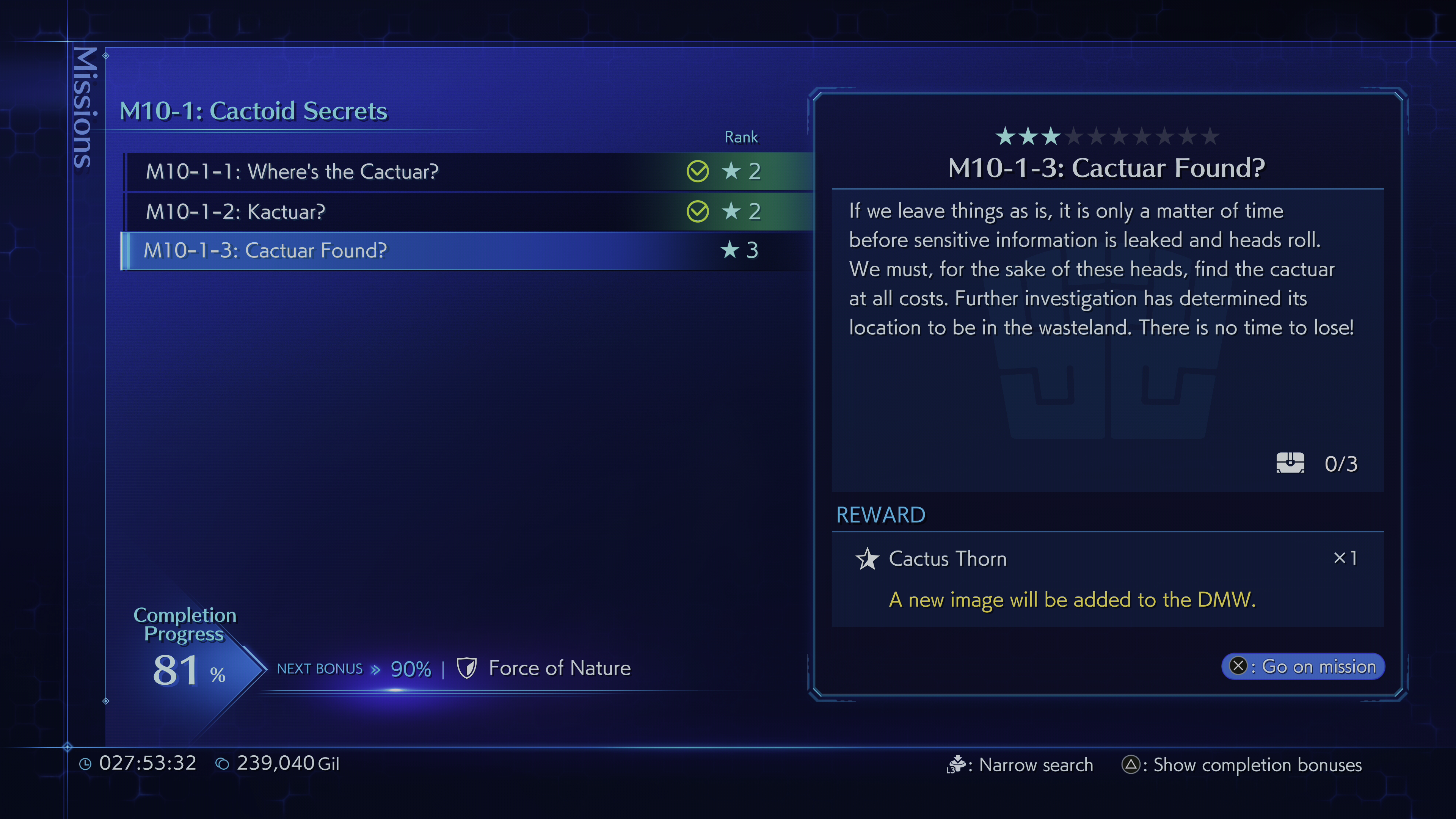
Task: Show completion bonuses
Action: tap(1242, 765)
